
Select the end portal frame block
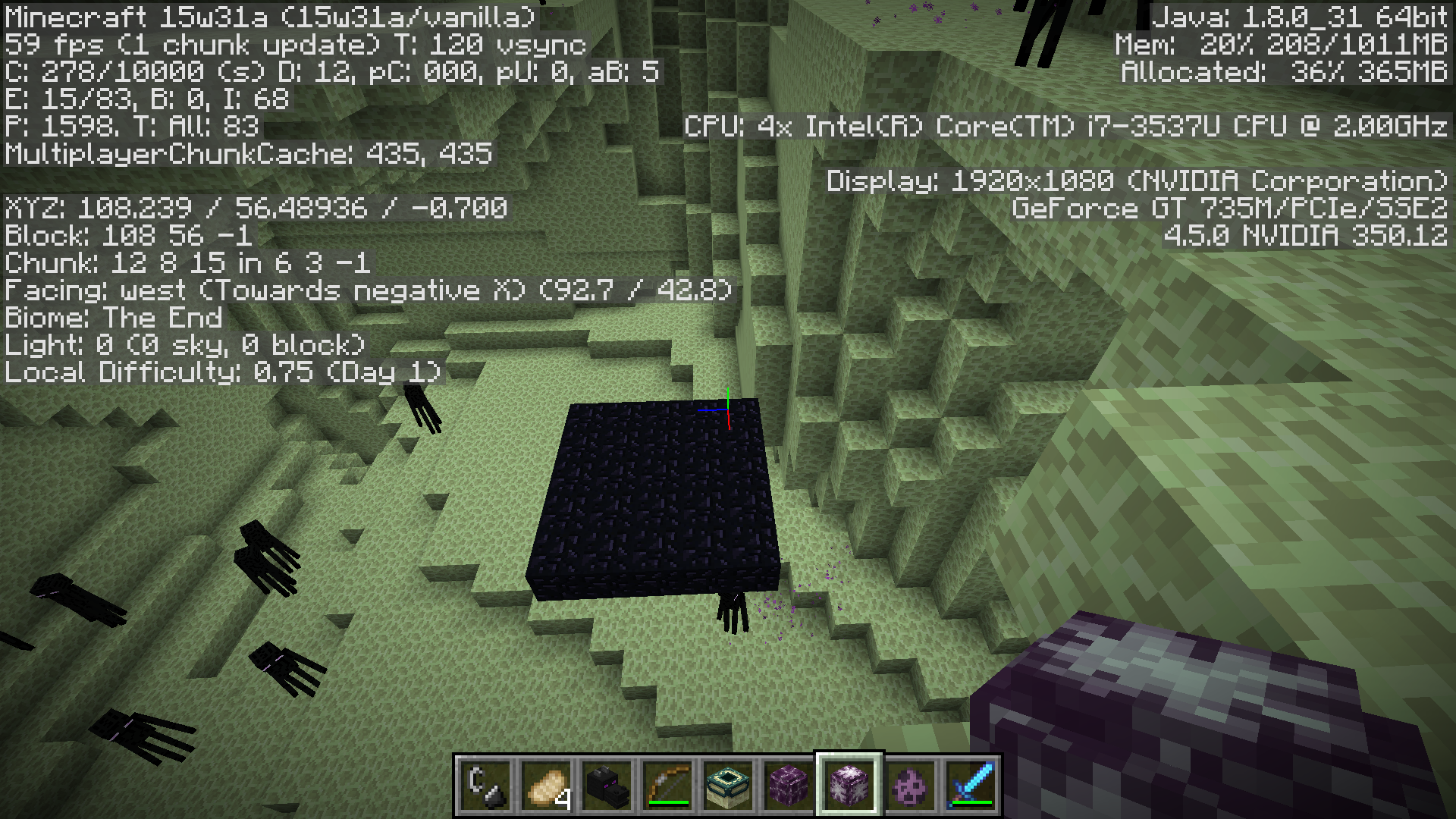click(728, 786)
